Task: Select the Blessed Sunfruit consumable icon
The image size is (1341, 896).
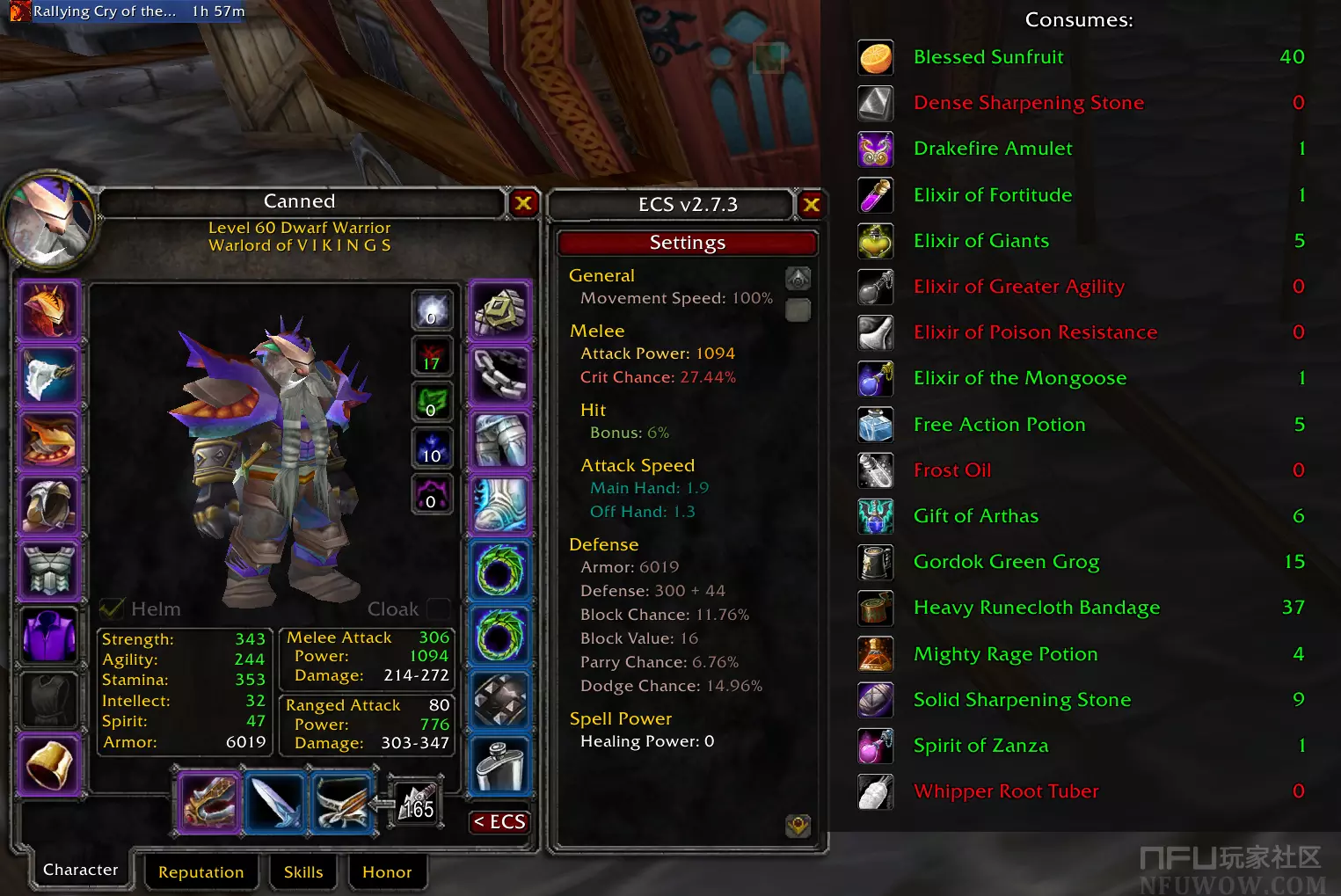Action: tap(876, 58)
